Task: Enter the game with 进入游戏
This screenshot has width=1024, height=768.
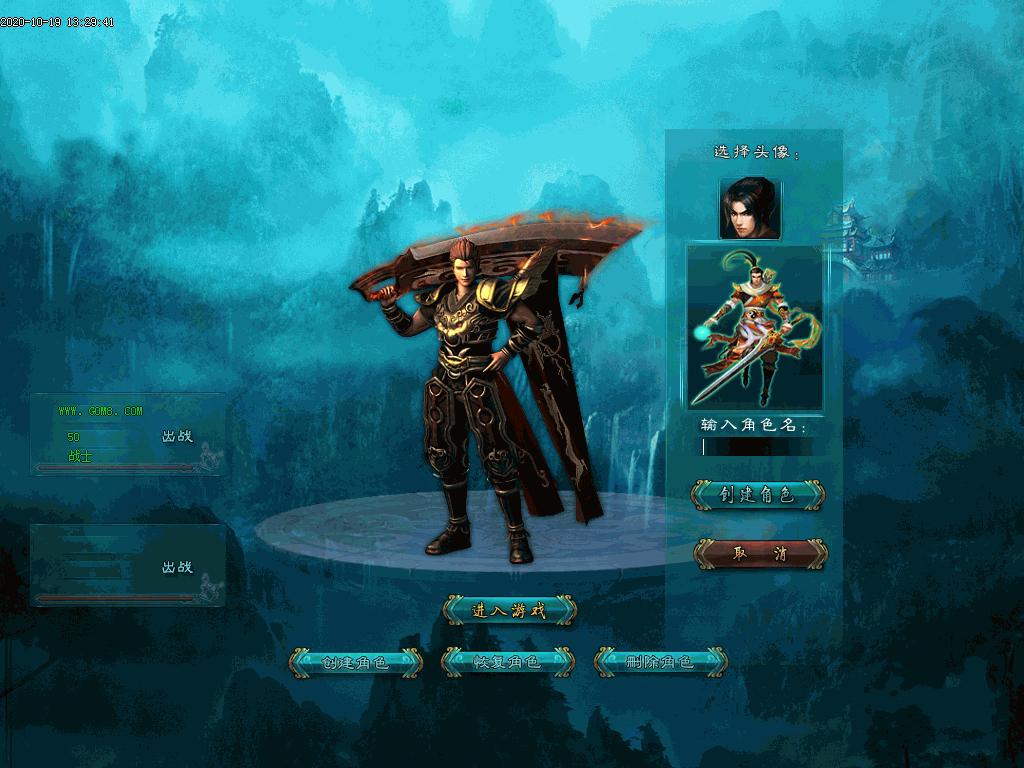Action: [x=509, y=610]
